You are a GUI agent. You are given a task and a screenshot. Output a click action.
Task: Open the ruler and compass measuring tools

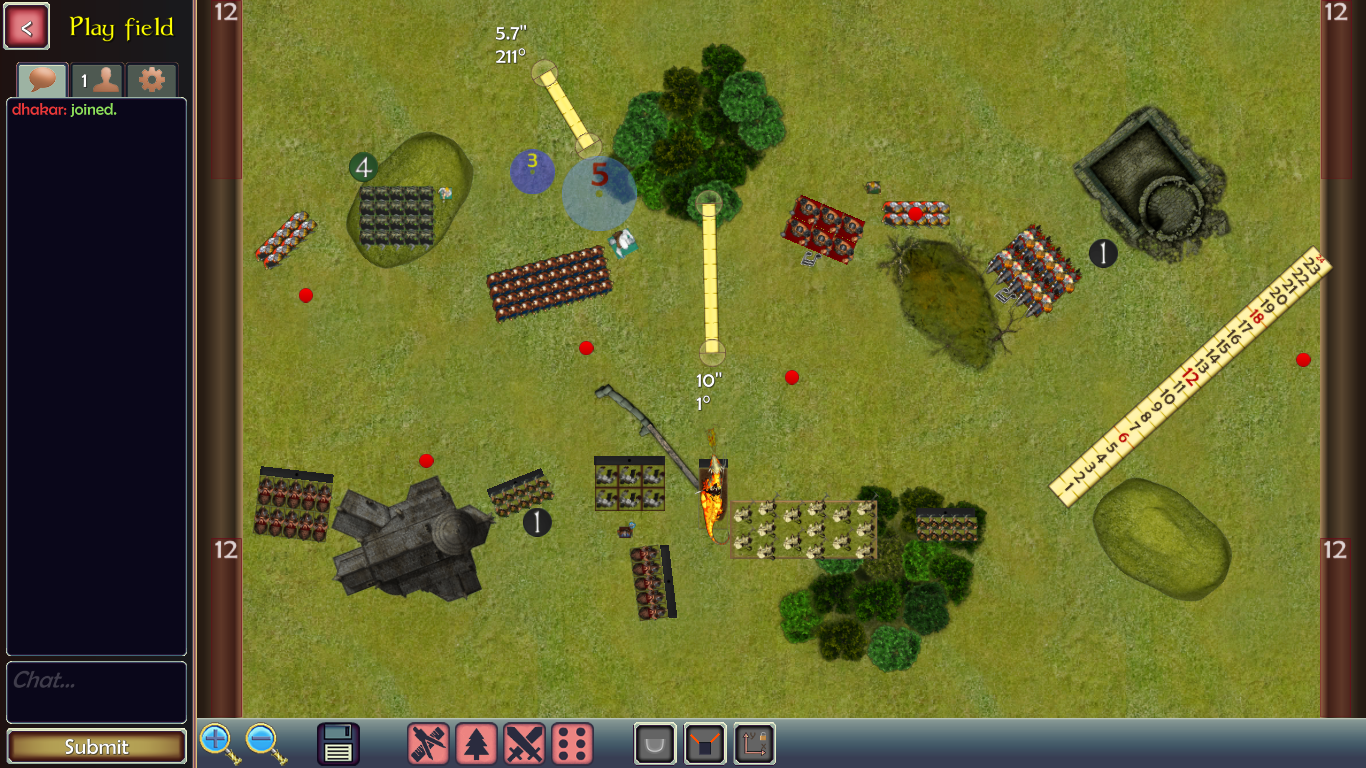coord(428,744)
